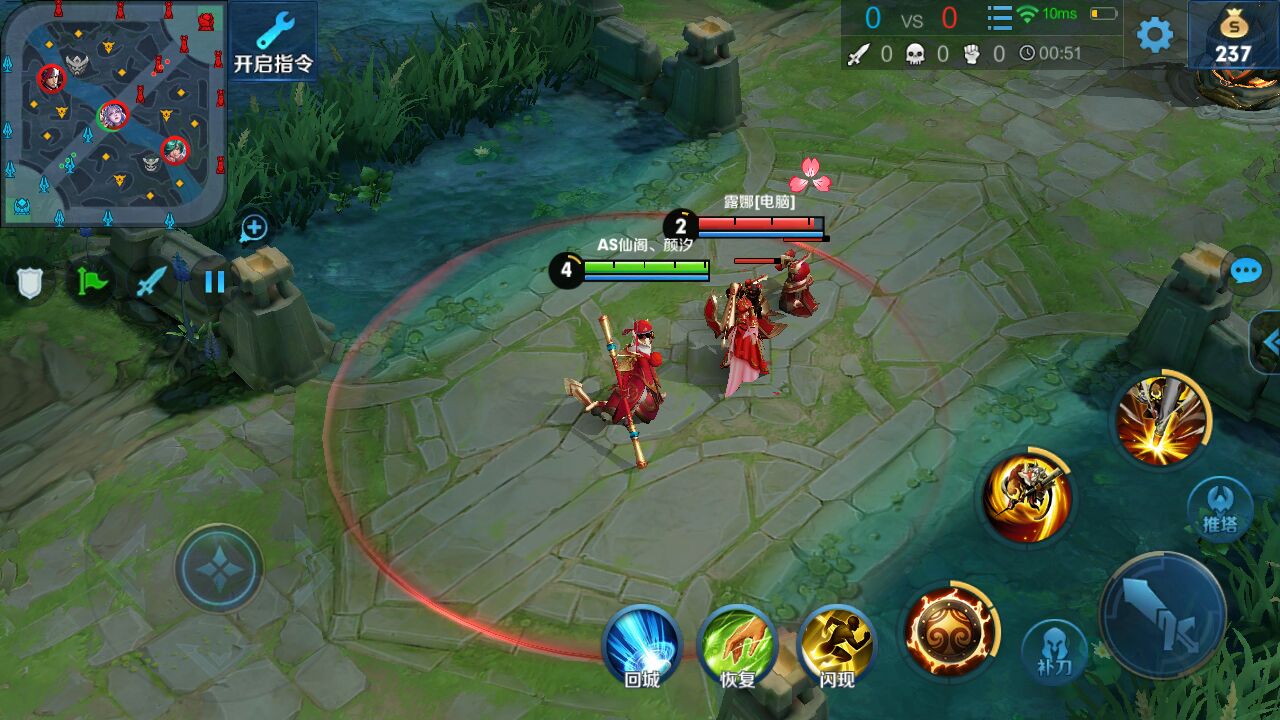Click the magnifier plus button below minimap
Image resolution: width=1280 pixels, height=720 pixels.
254,229
